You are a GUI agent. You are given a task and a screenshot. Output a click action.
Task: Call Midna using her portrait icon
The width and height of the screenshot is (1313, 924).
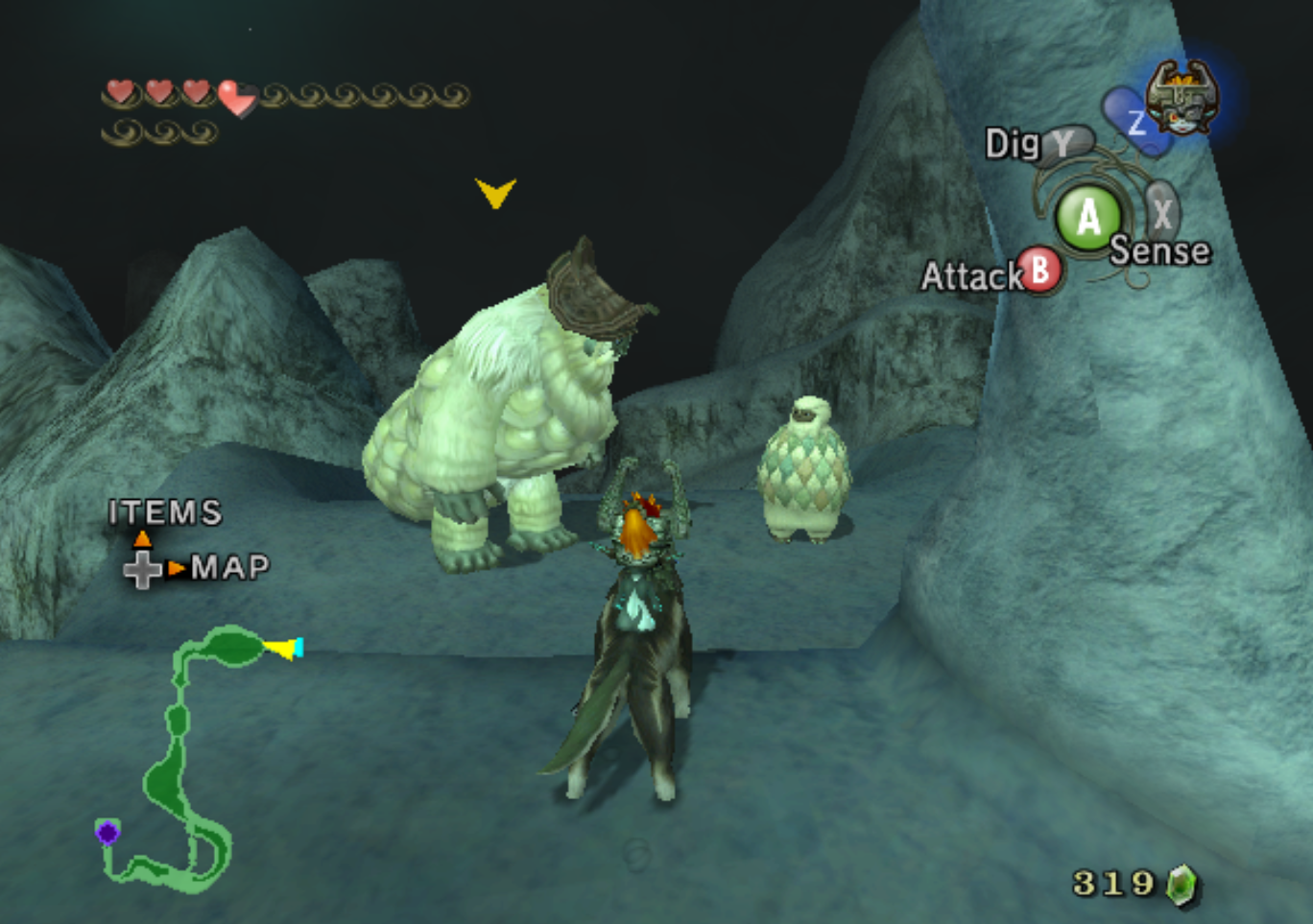1182,98
